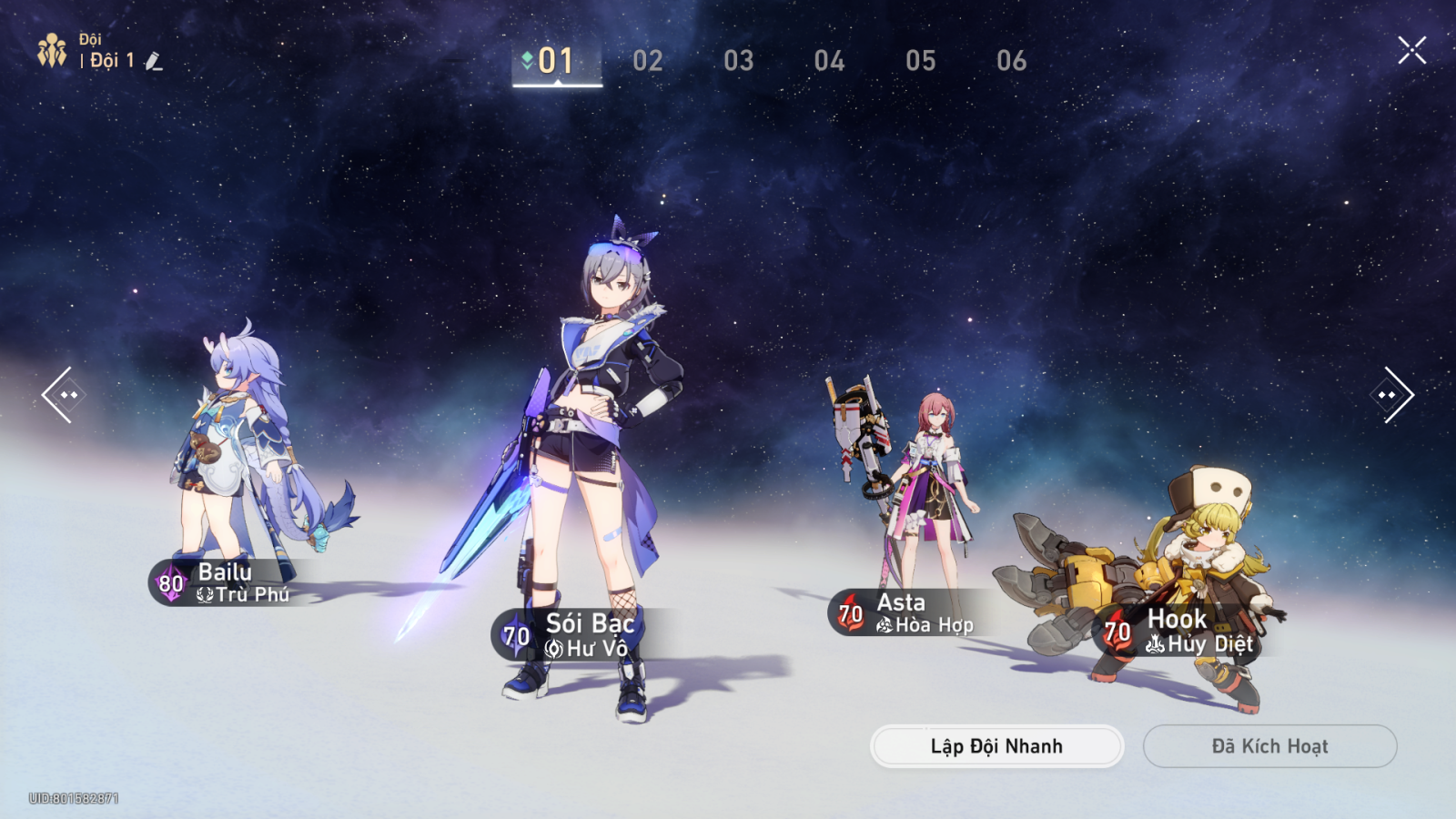Select team tab 03

tap(740, 61)
